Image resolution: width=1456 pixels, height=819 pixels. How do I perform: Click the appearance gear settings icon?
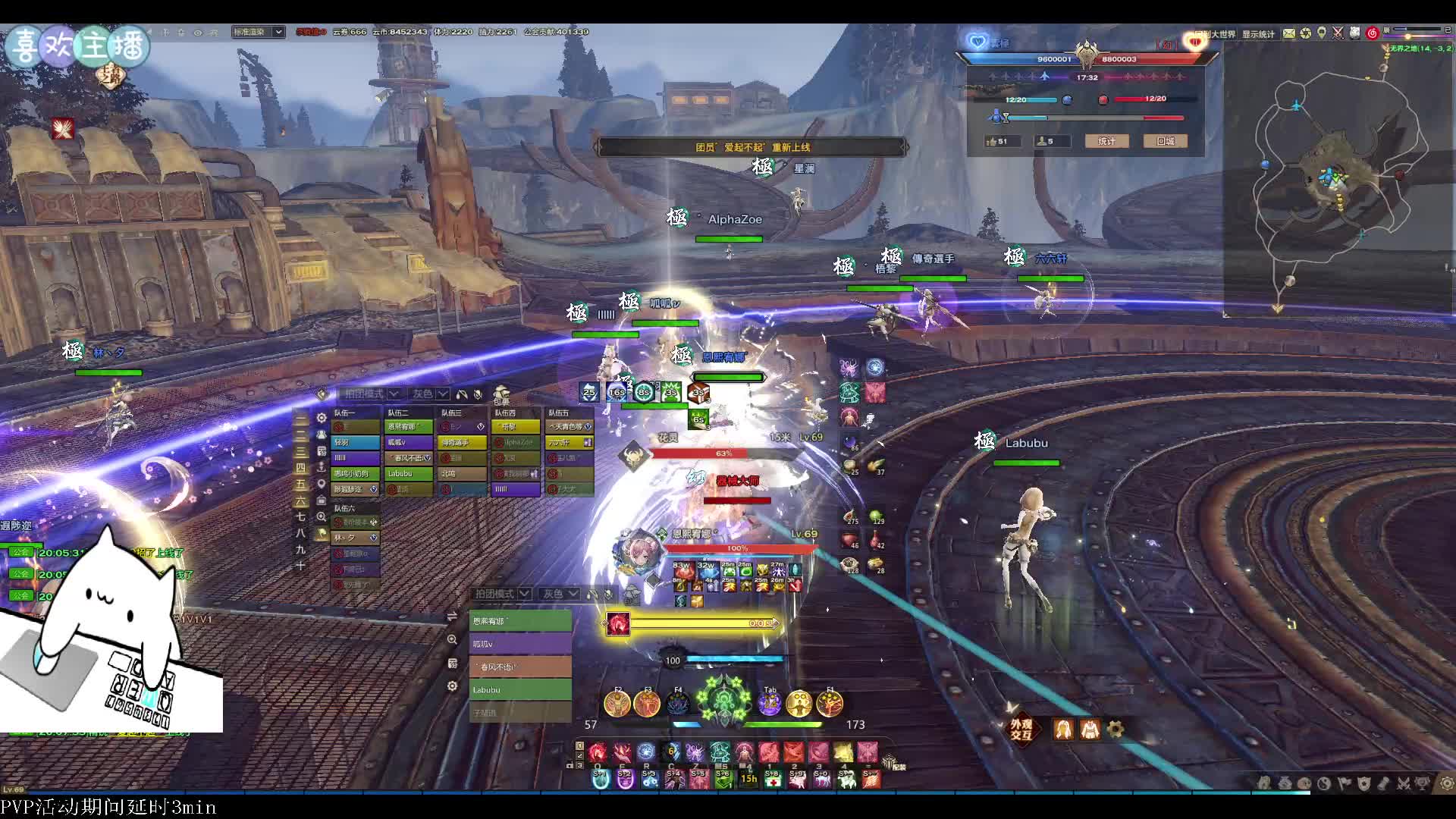click(x=1116, y=729)
